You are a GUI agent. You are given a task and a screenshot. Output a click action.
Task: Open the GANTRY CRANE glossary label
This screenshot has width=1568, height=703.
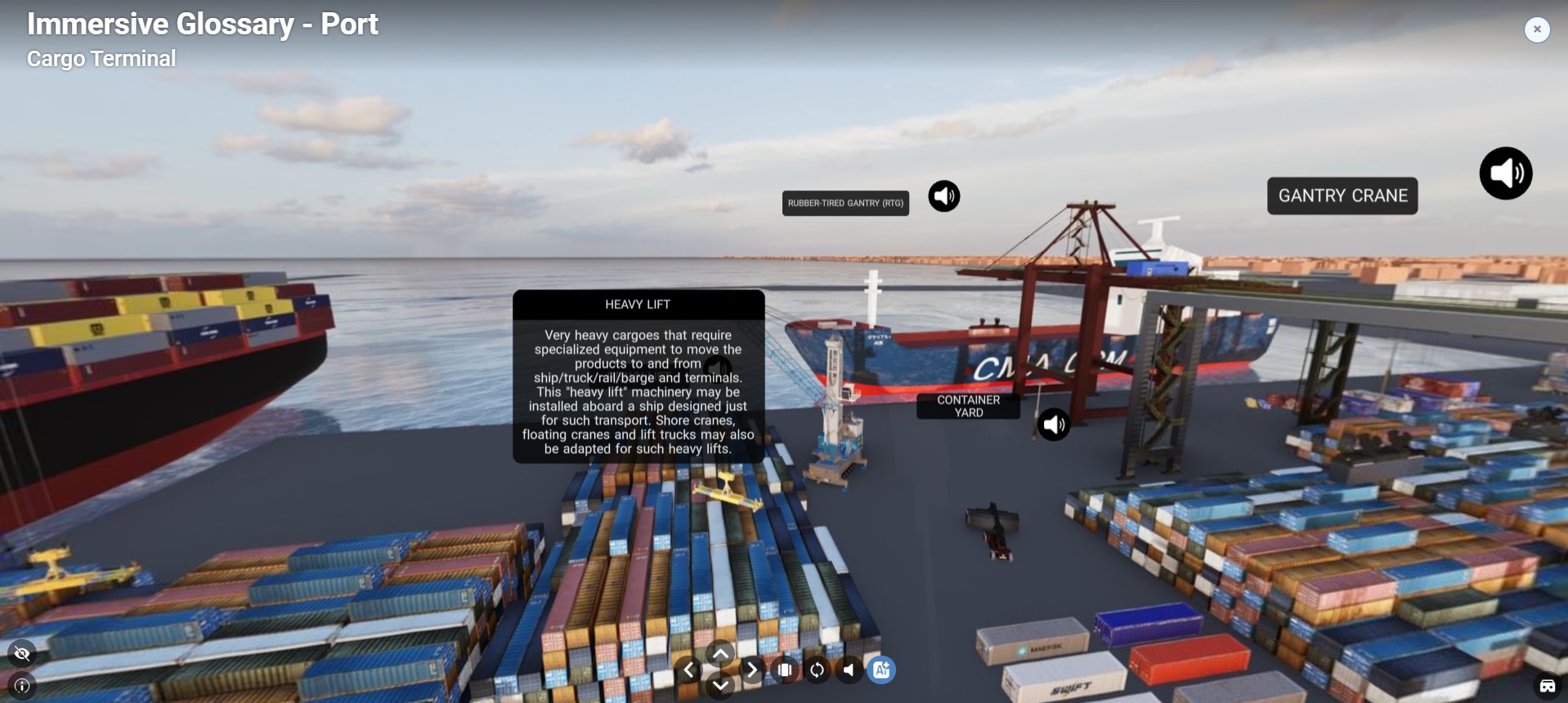click(1342, 196)
